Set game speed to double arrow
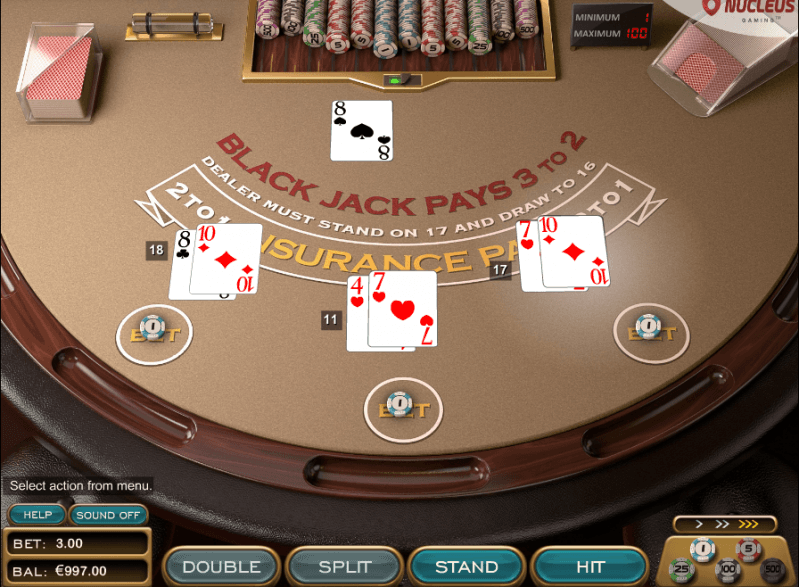The image size is (799, 587). click(723, 524)
